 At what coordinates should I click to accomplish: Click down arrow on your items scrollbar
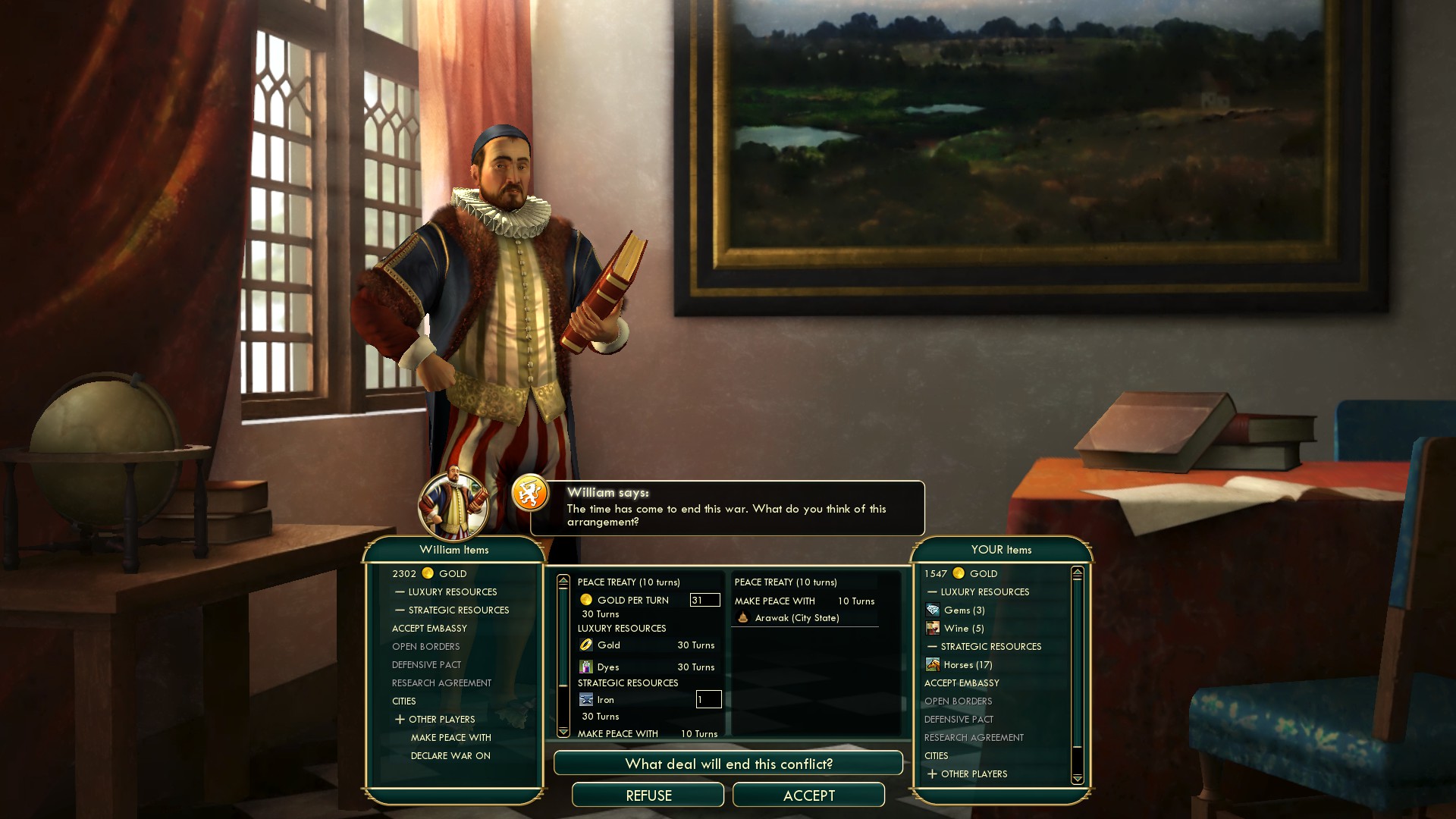pyautogui.click(x=1078, y=778)
